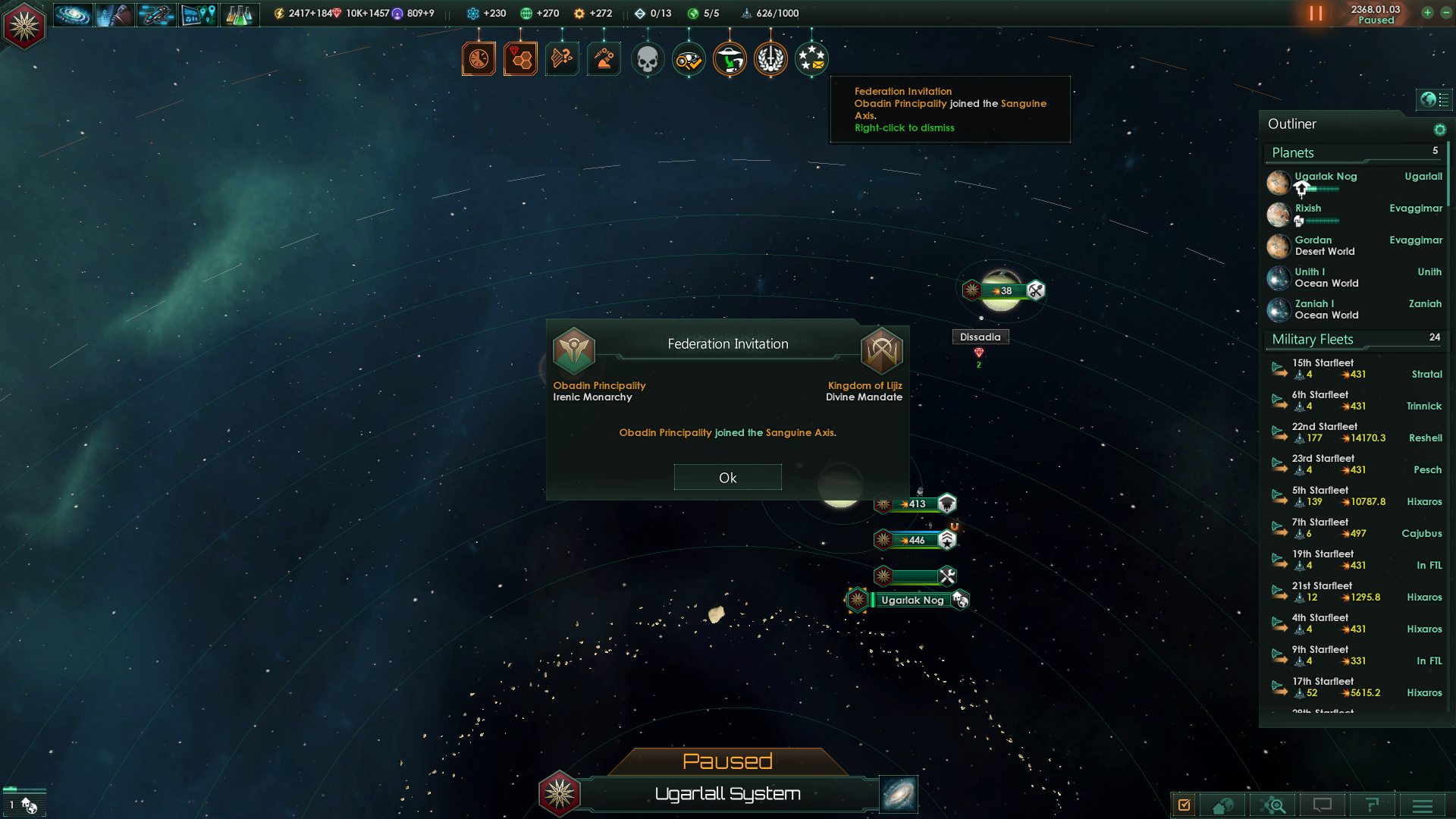Open the chat speech bubble button

pyautogui.click(x=1322, y=805)
